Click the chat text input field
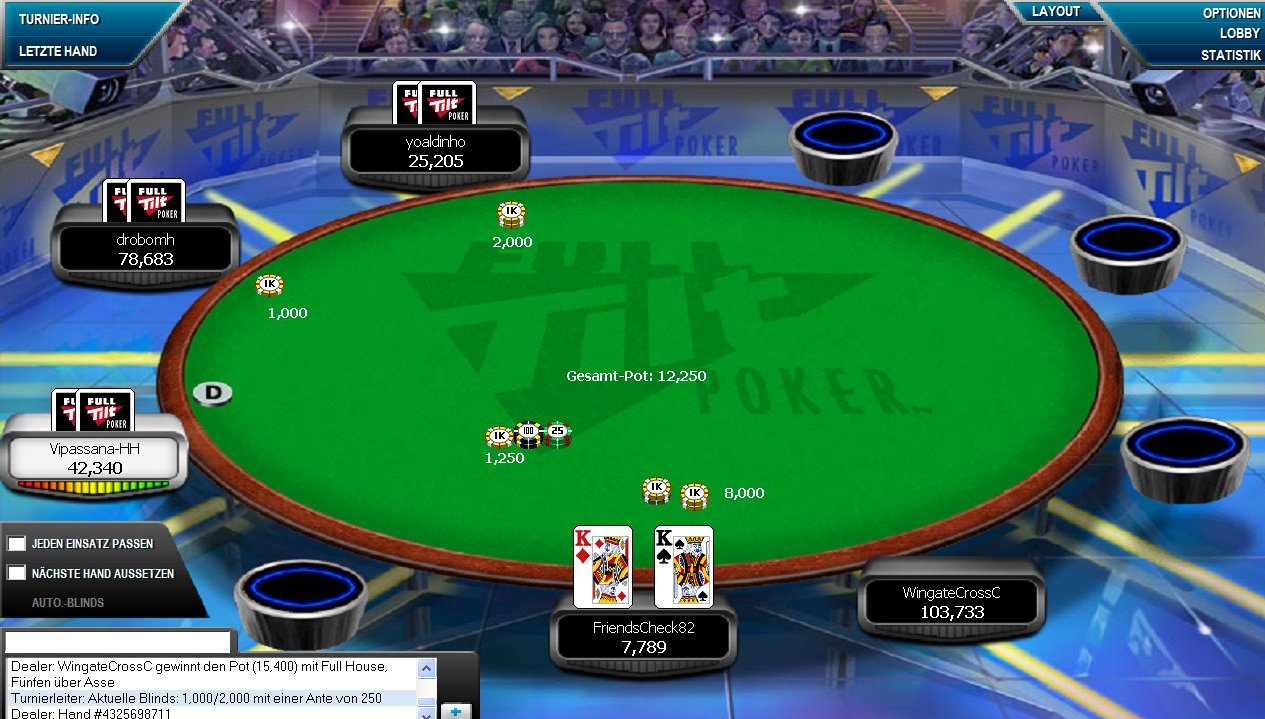The image size is (1265, 719). (x=117, y=642)
